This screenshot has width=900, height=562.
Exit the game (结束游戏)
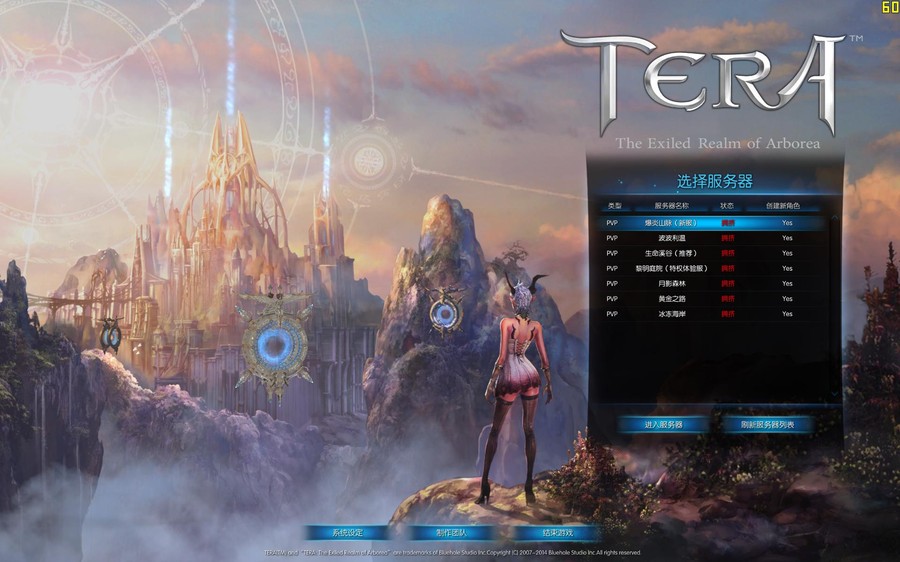tap(558, 533)
